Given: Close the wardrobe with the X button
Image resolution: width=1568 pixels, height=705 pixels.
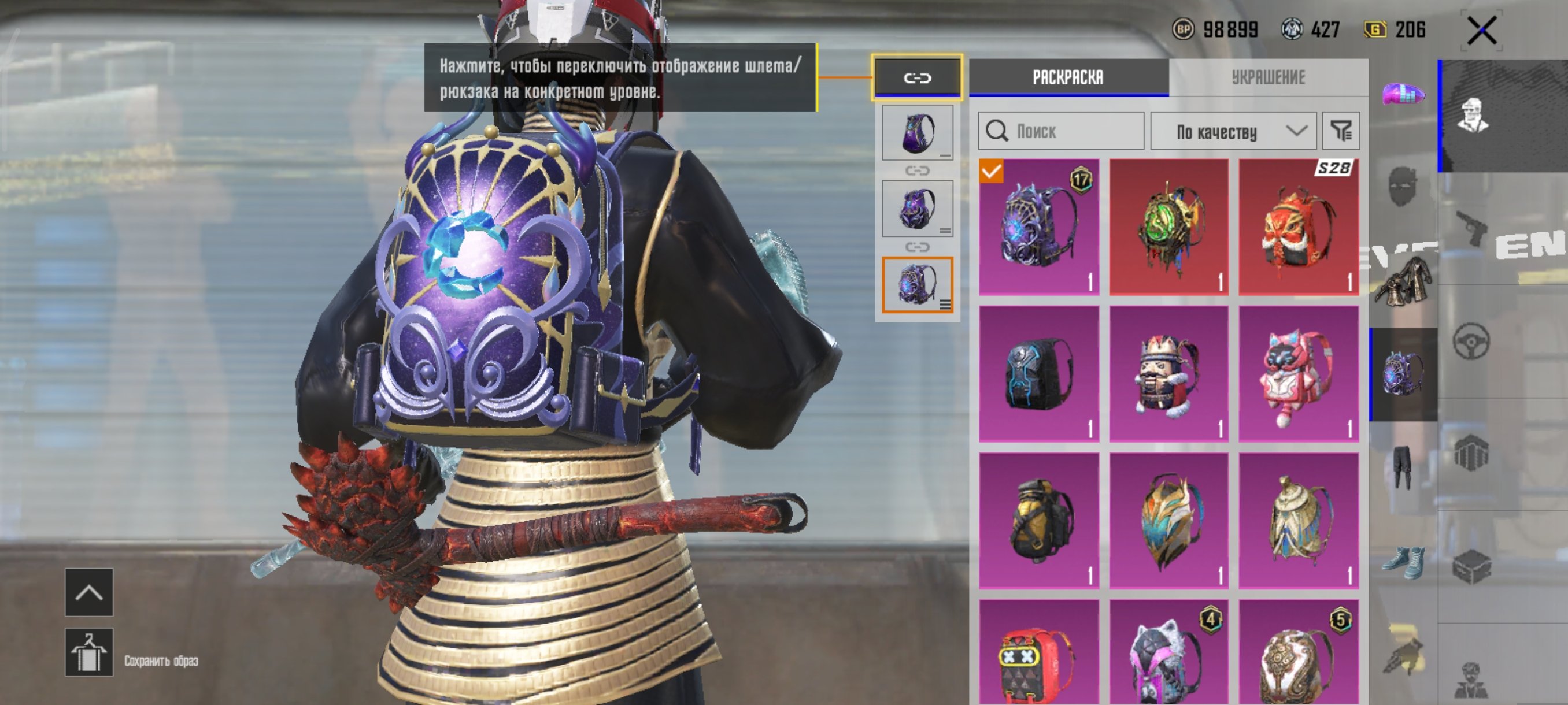Looking at the screenshot, I should (1481, 31).
